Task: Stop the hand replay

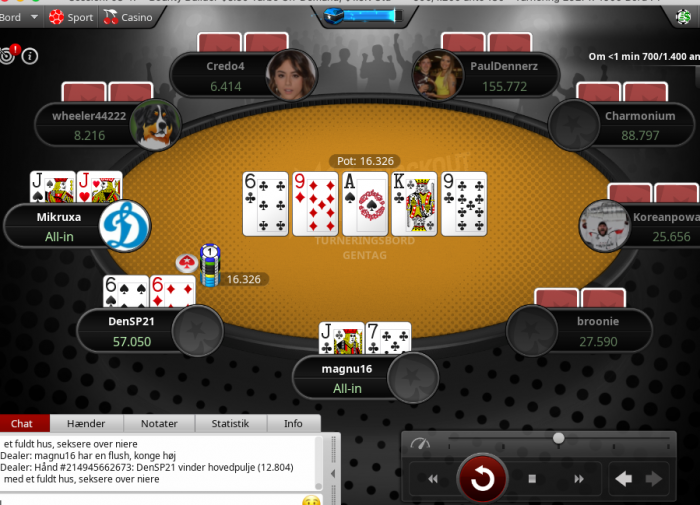Action: tap(532, 479)
